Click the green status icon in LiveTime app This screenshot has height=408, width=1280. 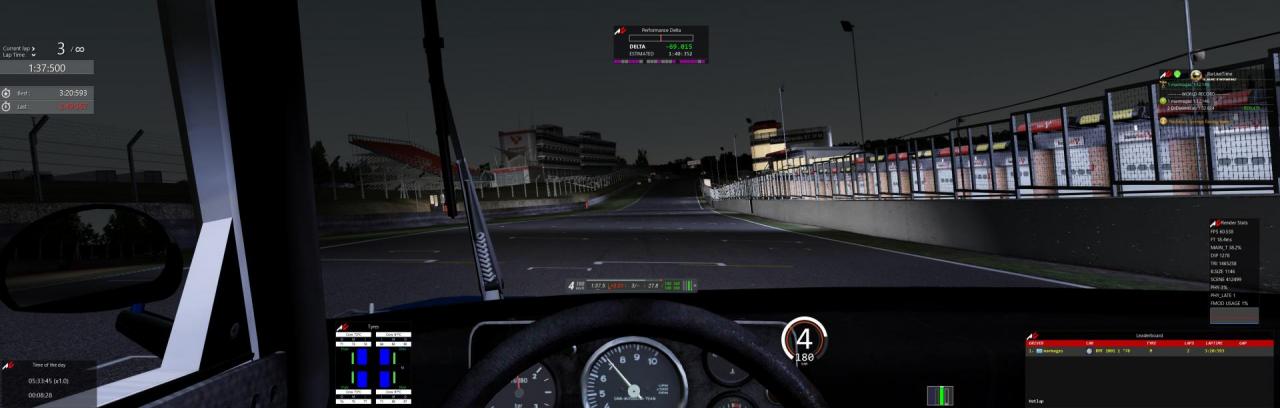point(1178,73)
